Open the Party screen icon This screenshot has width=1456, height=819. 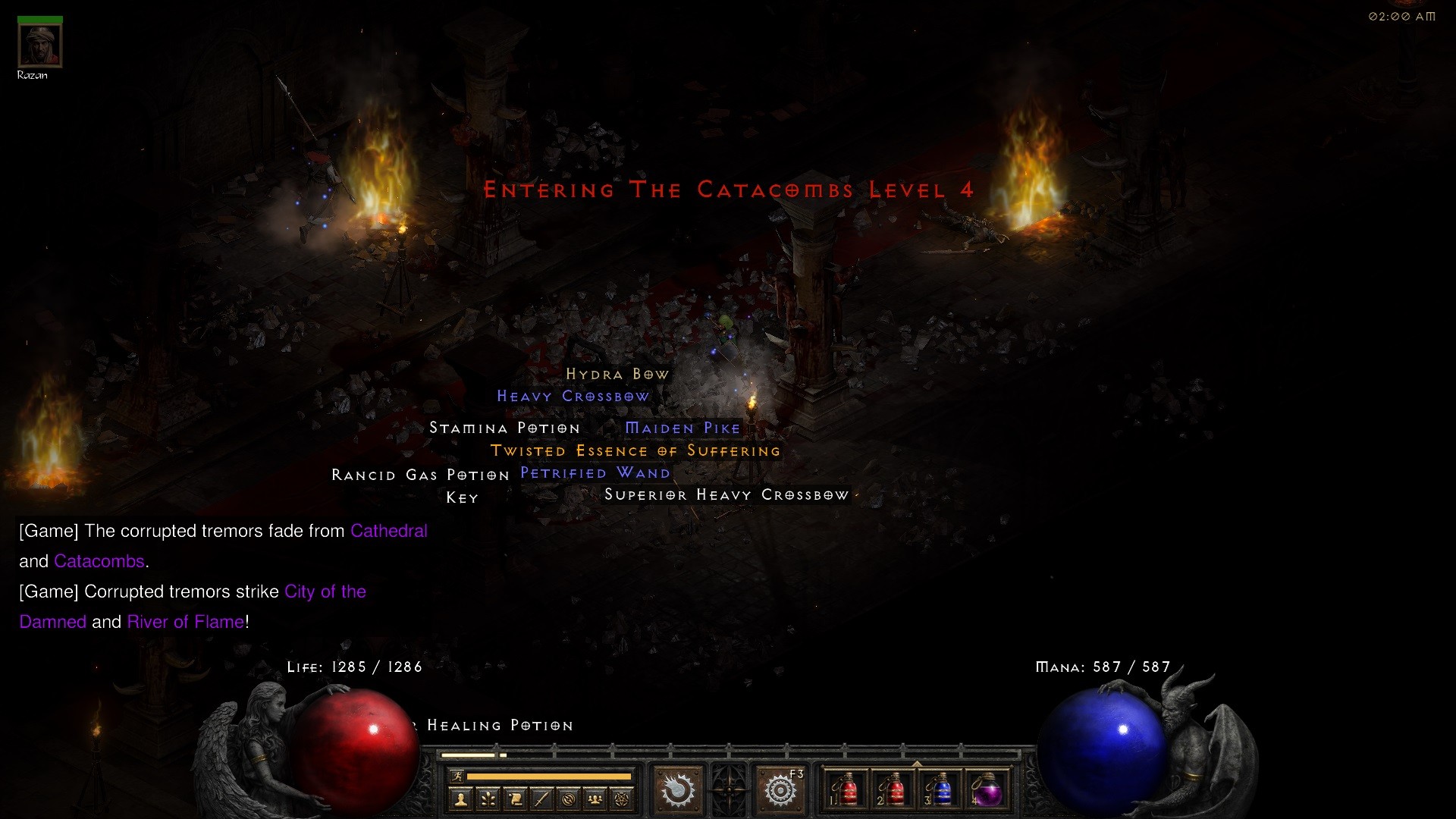(595, 799)
